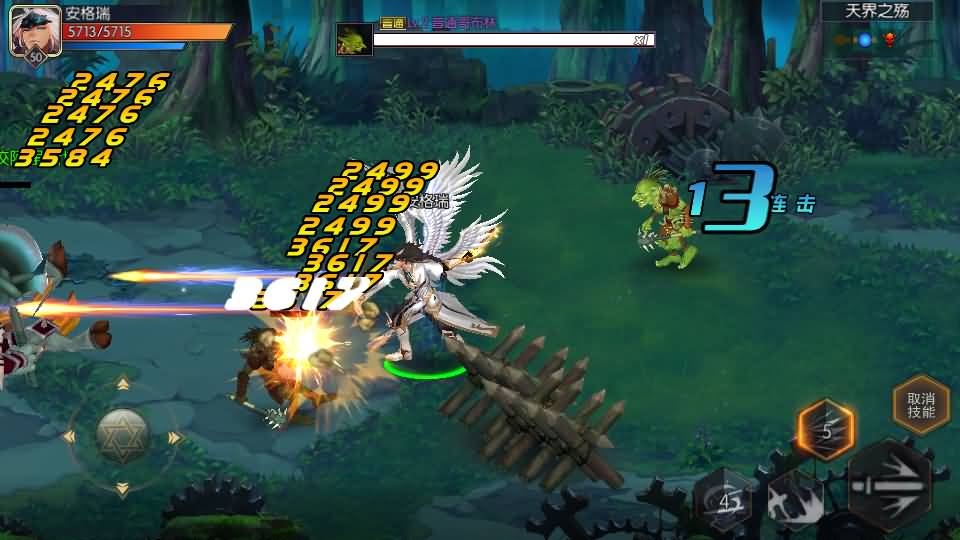Select the goblin target portrait
The height and width of the screenshot is (540, 960).
point(354,40)
